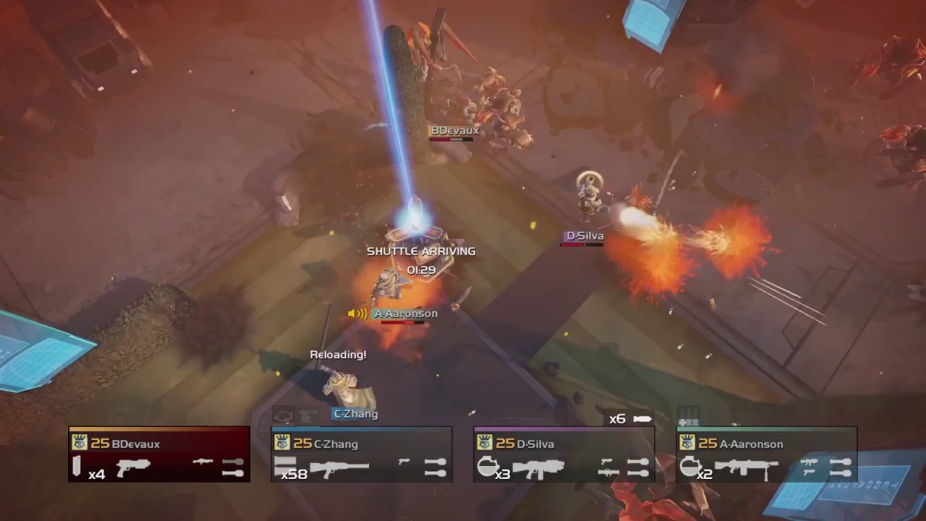
Task: Click the speaker icon beside A-Aaronson's name
Action: 357,314
